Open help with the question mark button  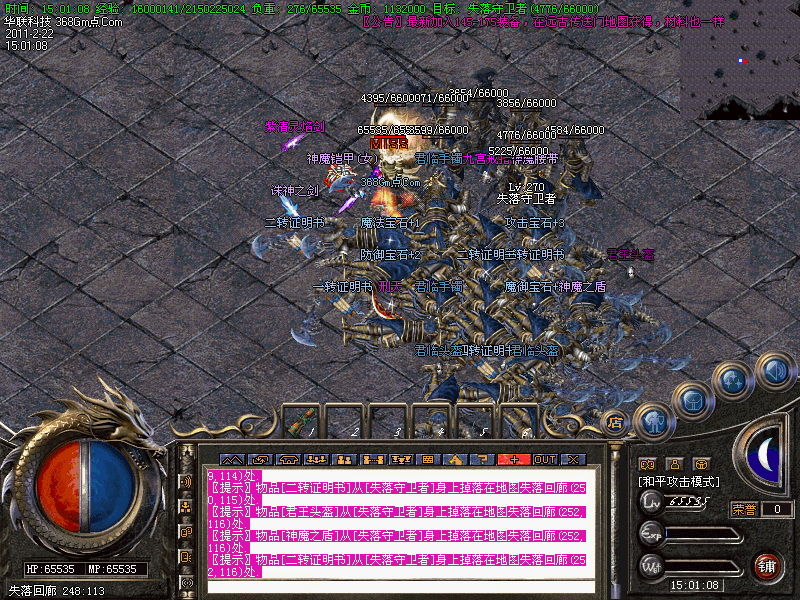tap(482, 460)
